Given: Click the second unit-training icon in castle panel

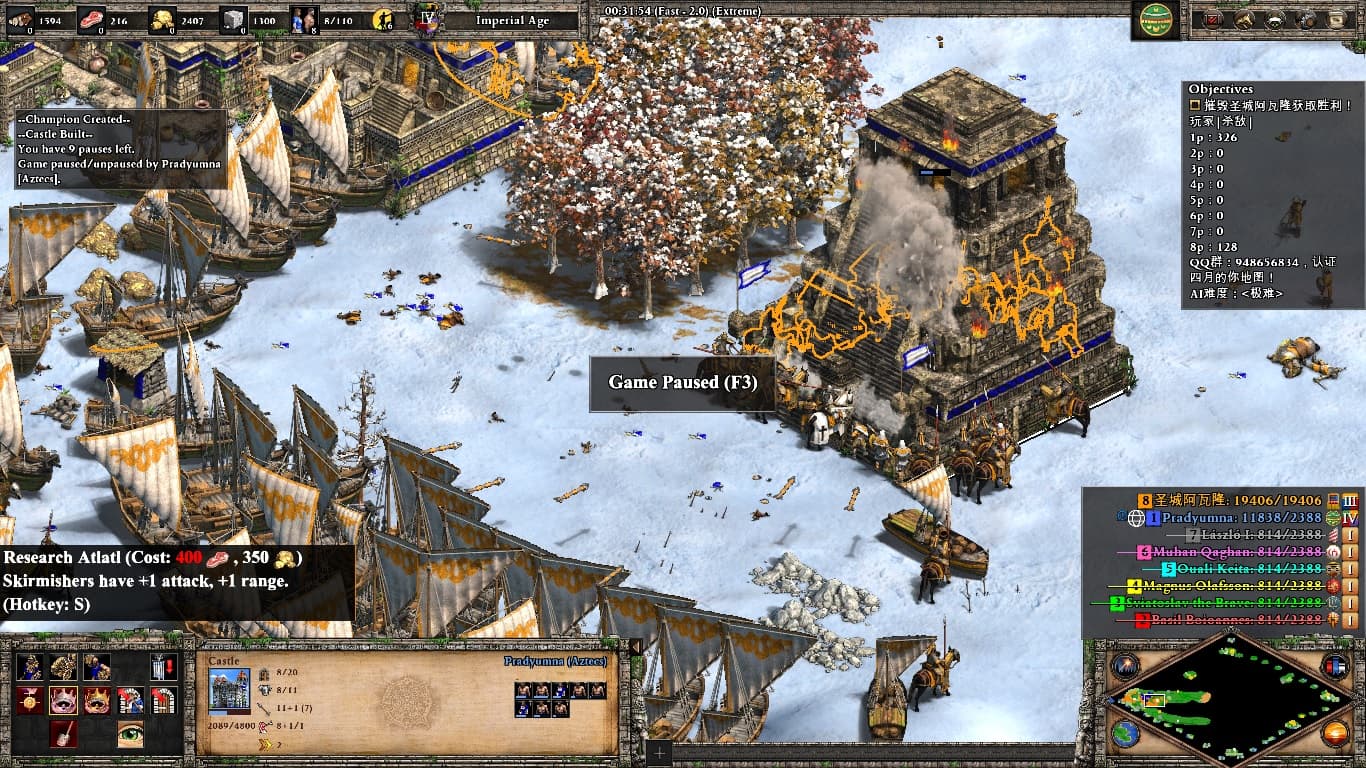Looking at the screenshot, I should (x=64, y=667).
